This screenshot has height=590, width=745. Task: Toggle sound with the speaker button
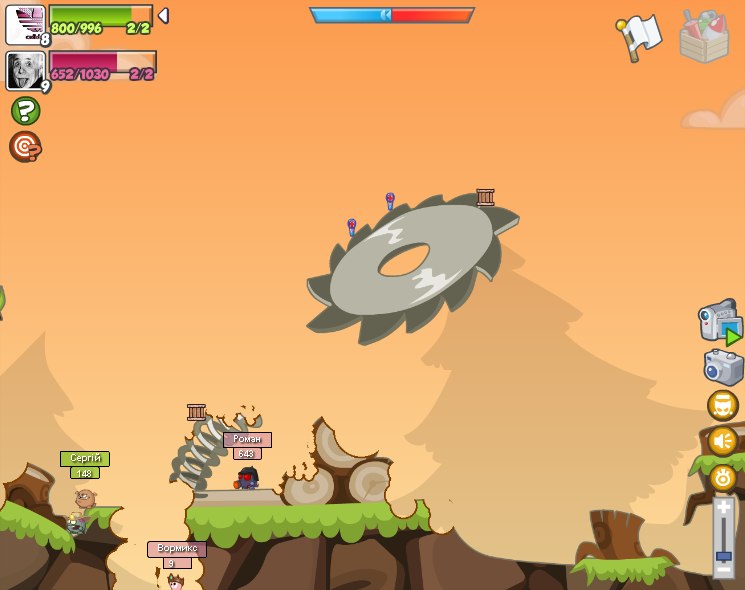722,441
